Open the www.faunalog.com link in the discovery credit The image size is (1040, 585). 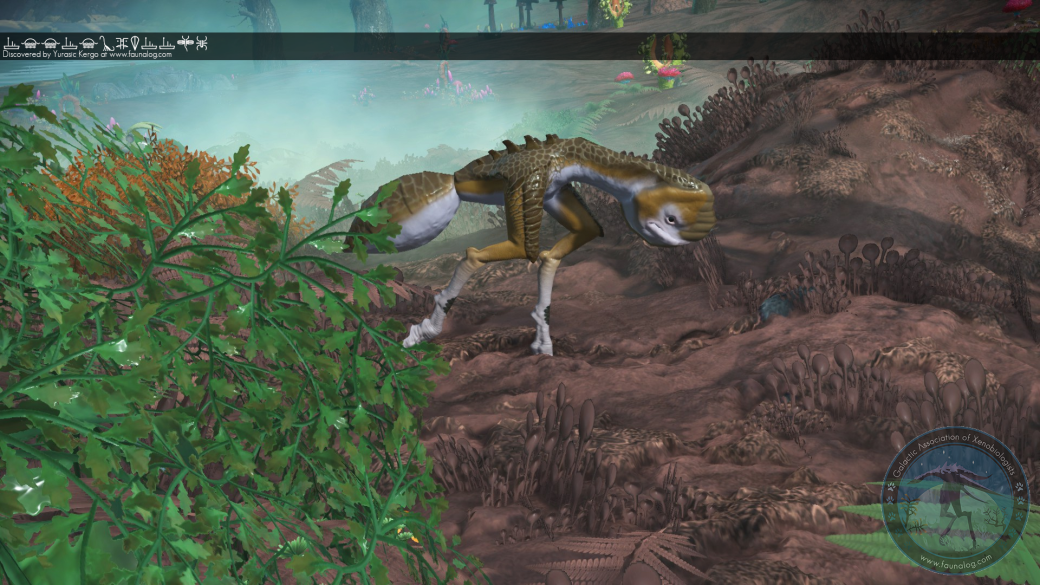pyautogui.click(x=140, y=54)
